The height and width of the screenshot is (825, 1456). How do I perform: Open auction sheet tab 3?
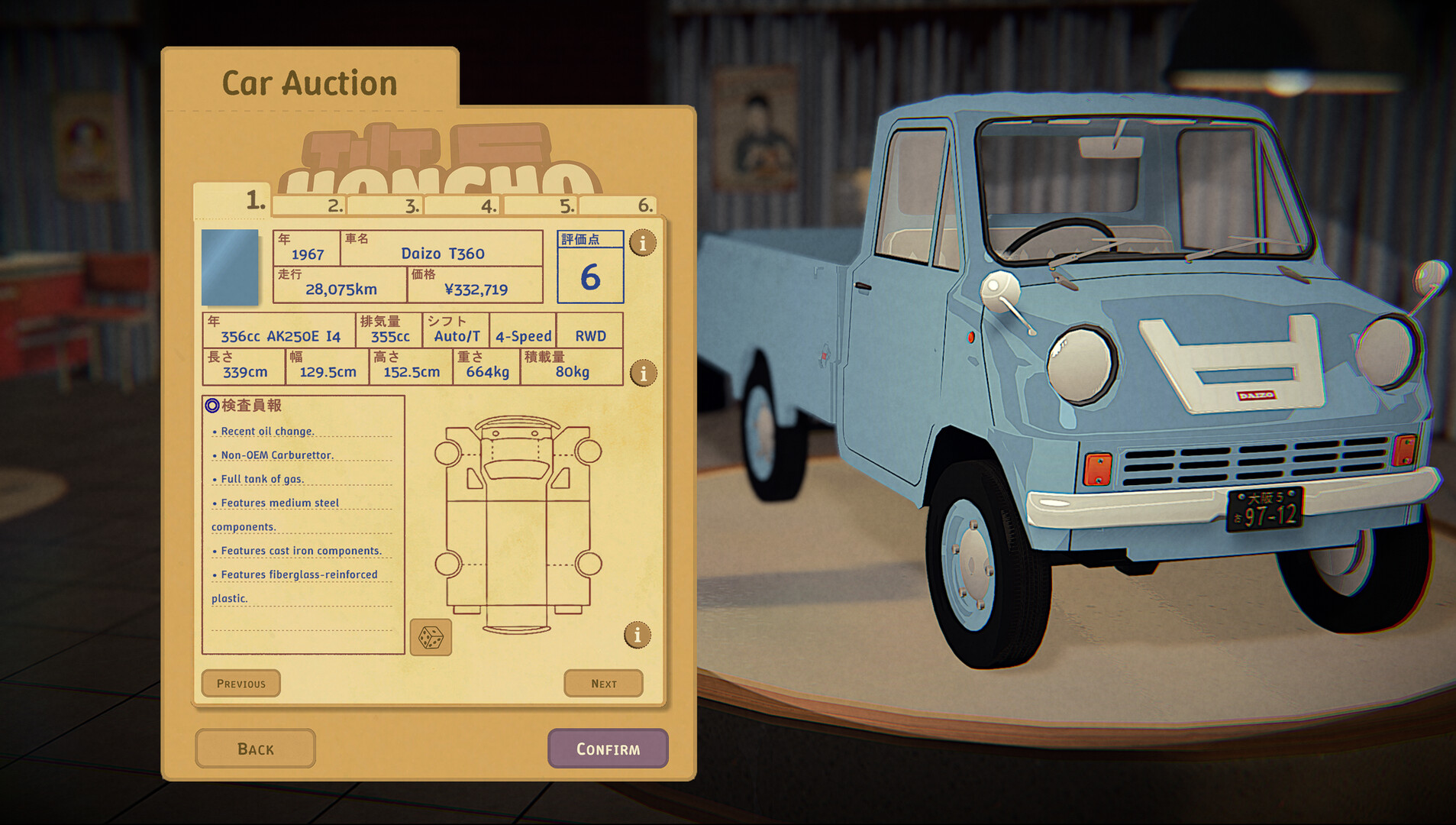coord(386,205)
